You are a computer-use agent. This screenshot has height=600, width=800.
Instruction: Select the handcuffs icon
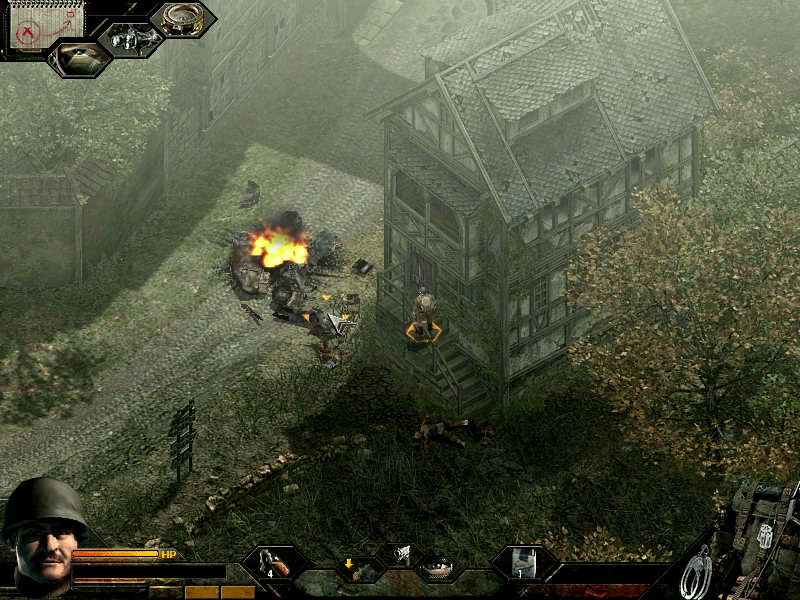[x=696, y=572]
